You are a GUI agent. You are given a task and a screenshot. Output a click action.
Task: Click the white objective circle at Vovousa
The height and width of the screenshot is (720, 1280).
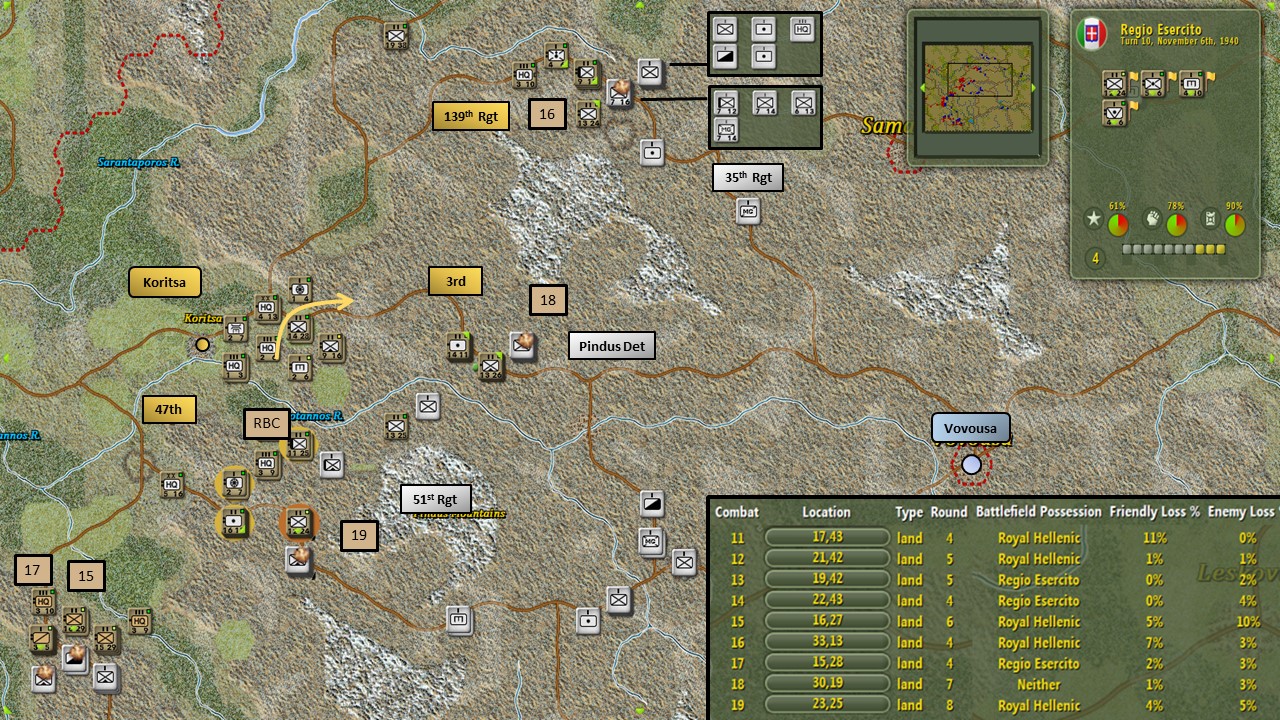(x=970, y=464)
